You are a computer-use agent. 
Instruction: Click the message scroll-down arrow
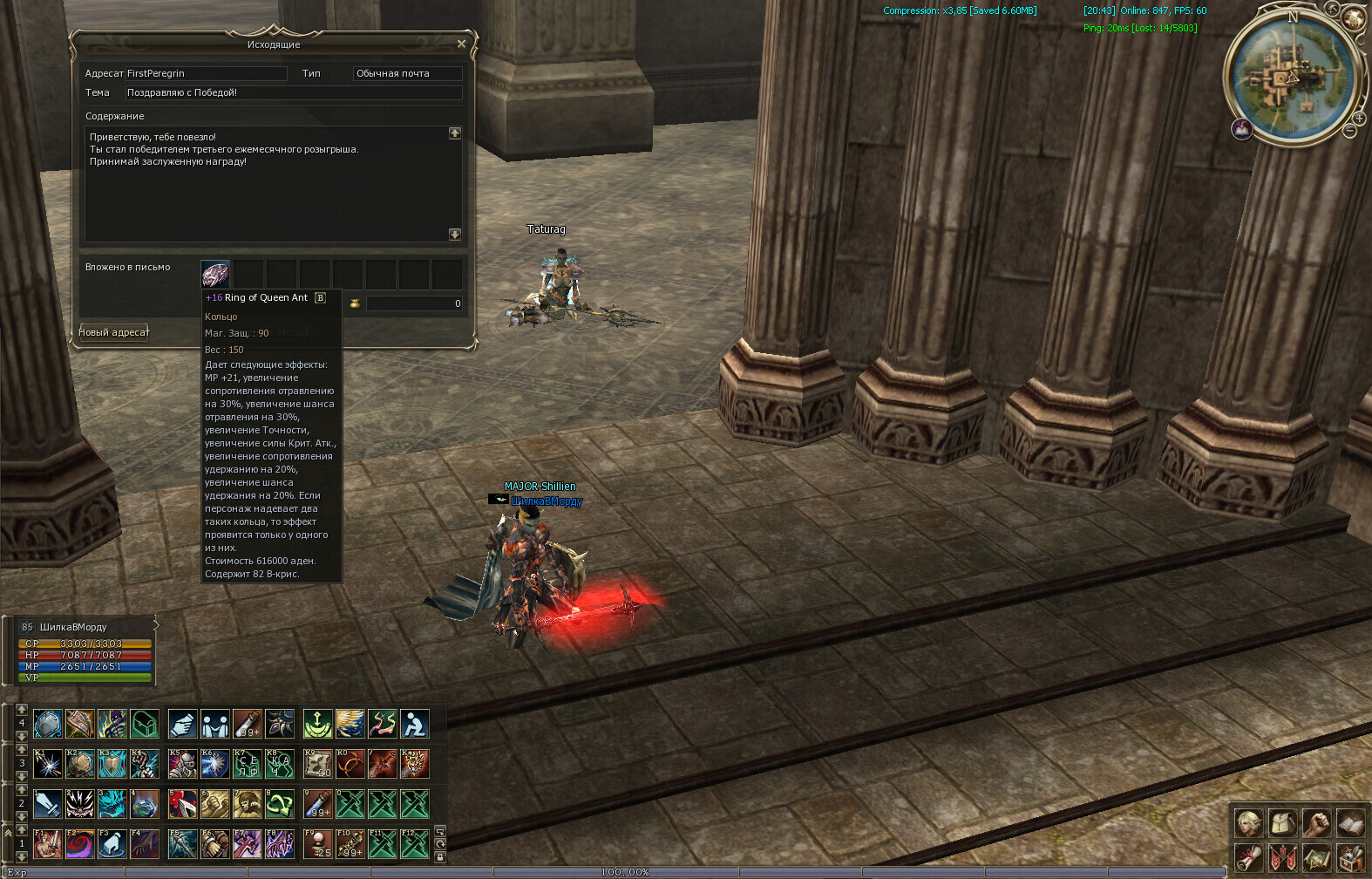pos(454,234)
